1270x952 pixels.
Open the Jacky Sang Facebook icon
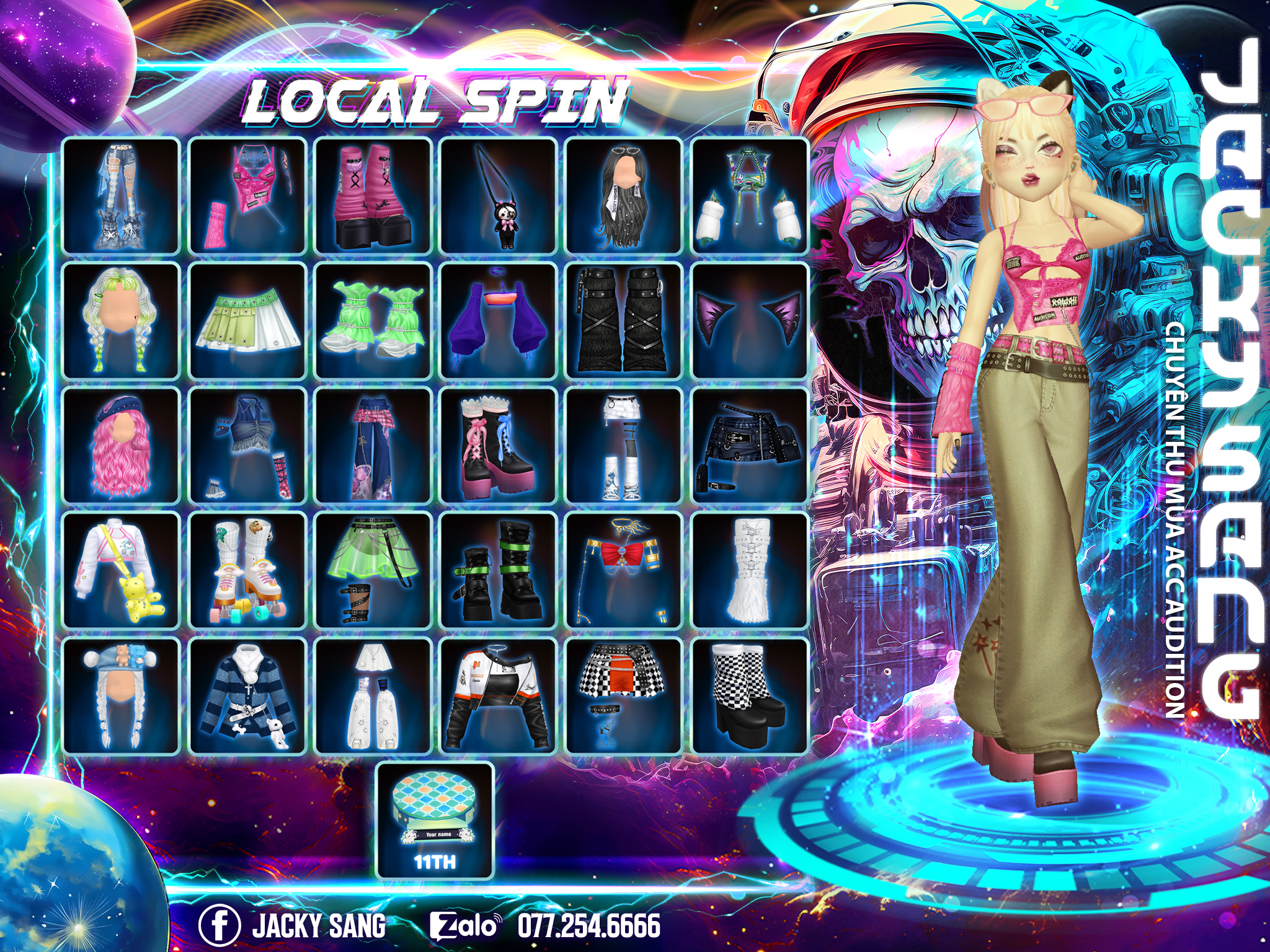click(x=220, y=925)
